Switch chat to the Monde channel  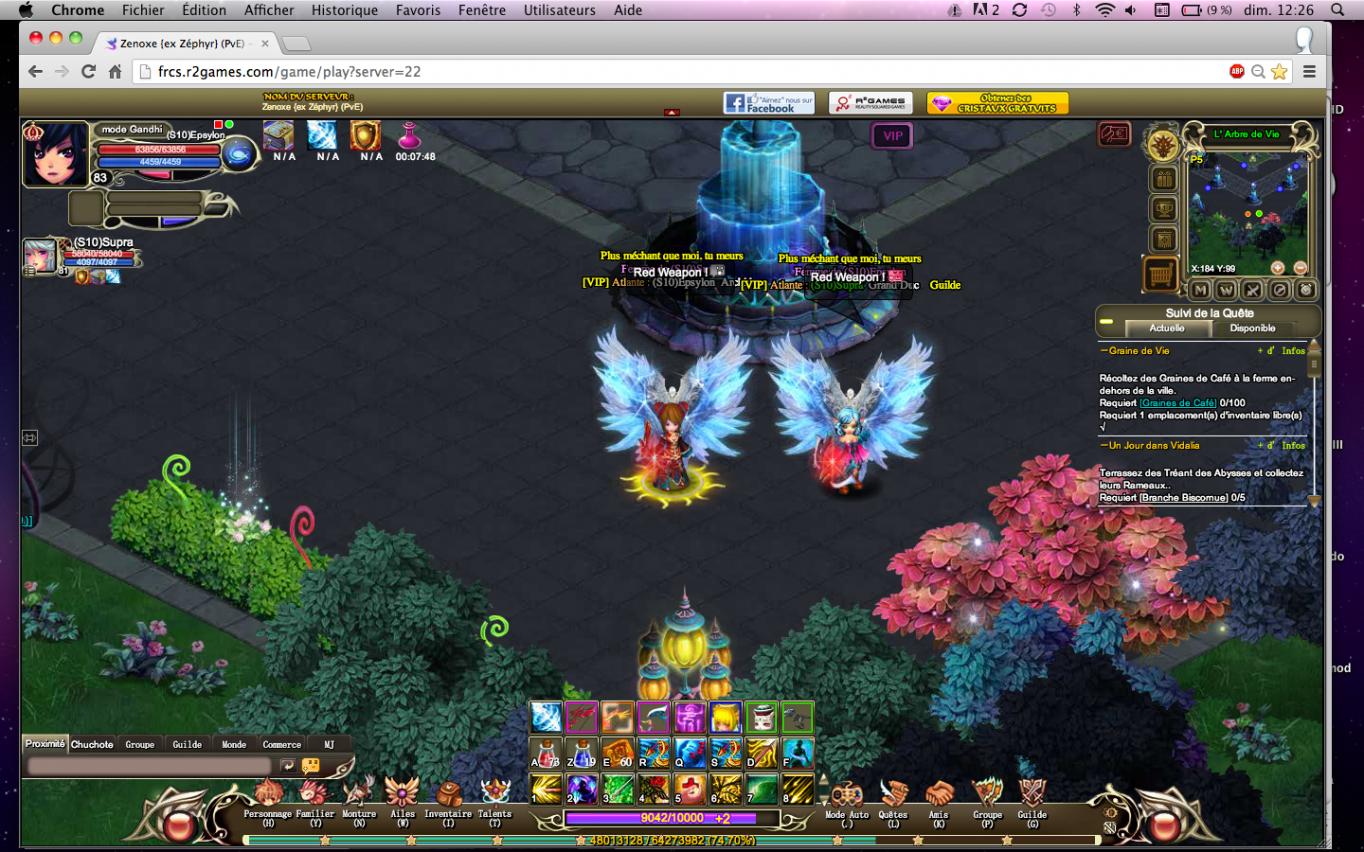tap(234, 744)
